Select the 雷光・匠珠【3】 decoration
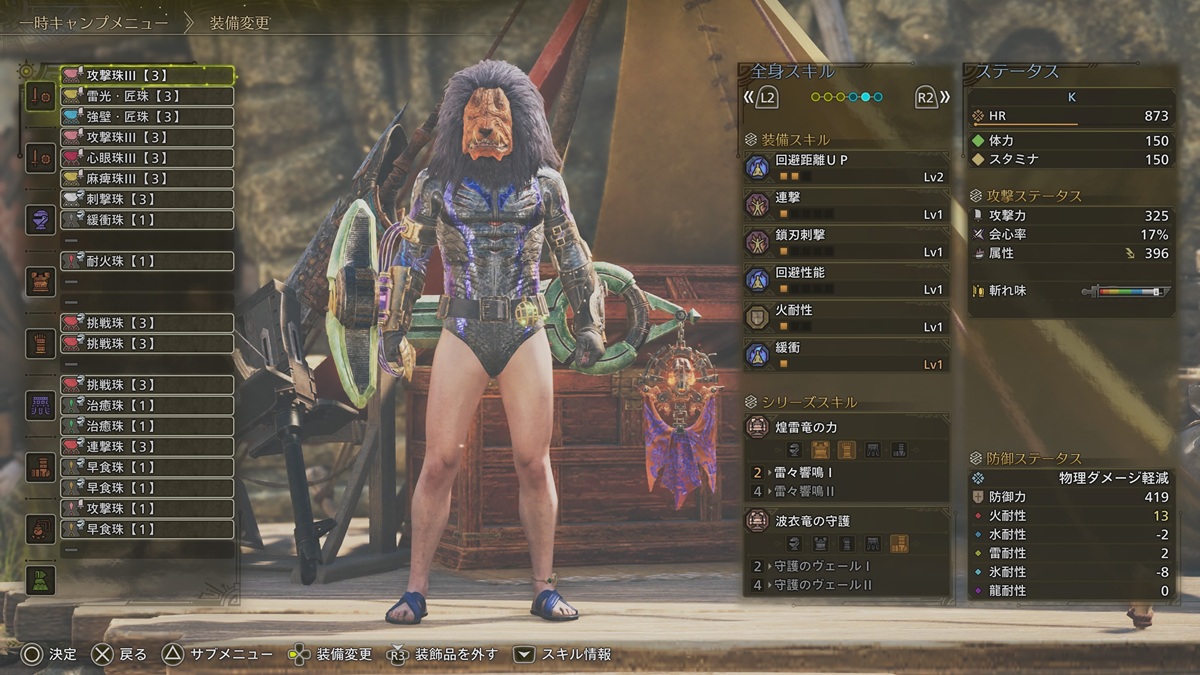Image resolution: width=1200 pixels, height=675 pixels. (x=147, y=96)
